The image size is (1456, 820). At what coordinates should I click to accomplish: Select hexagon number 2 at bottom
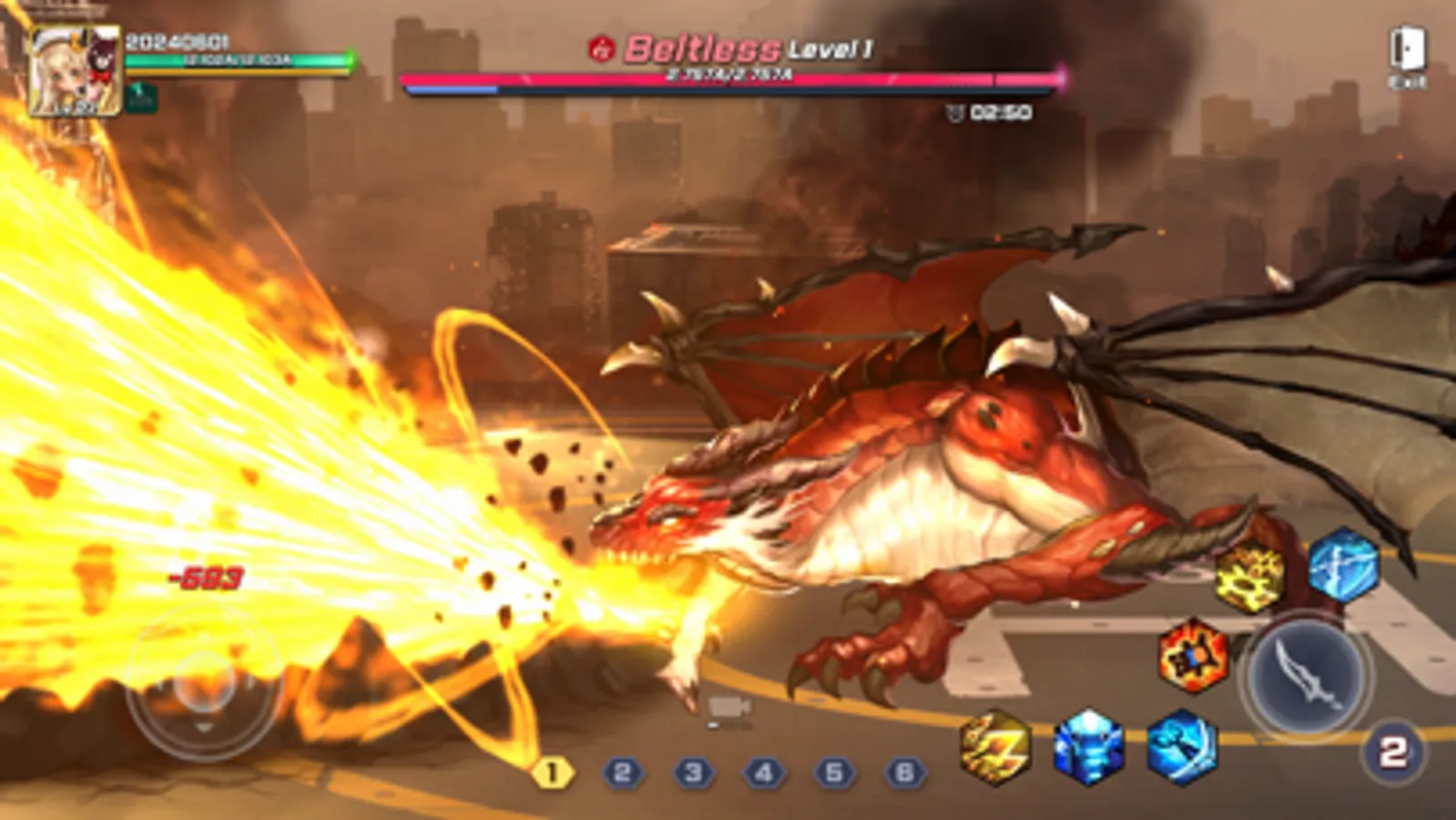tap(623, 774)
